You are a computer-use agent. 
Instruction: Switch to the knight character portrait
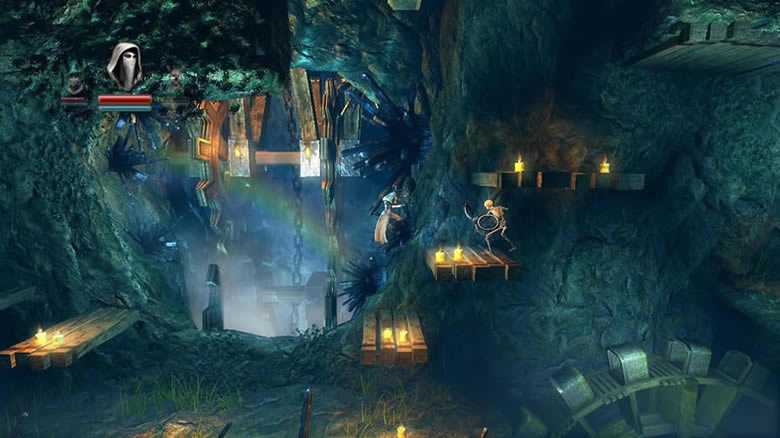coord(174,80)
